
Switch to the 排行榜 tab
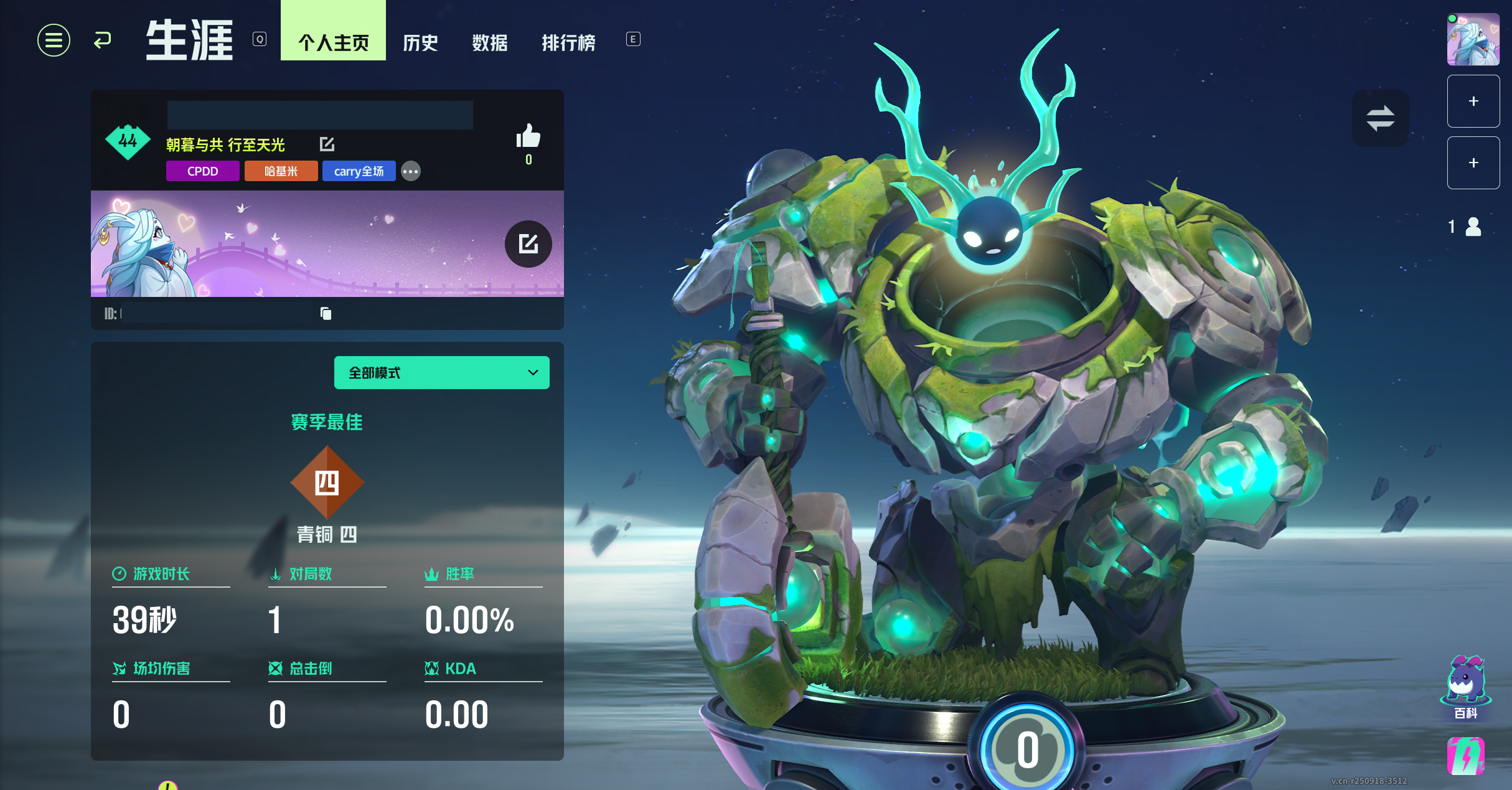tap(568, 42)
